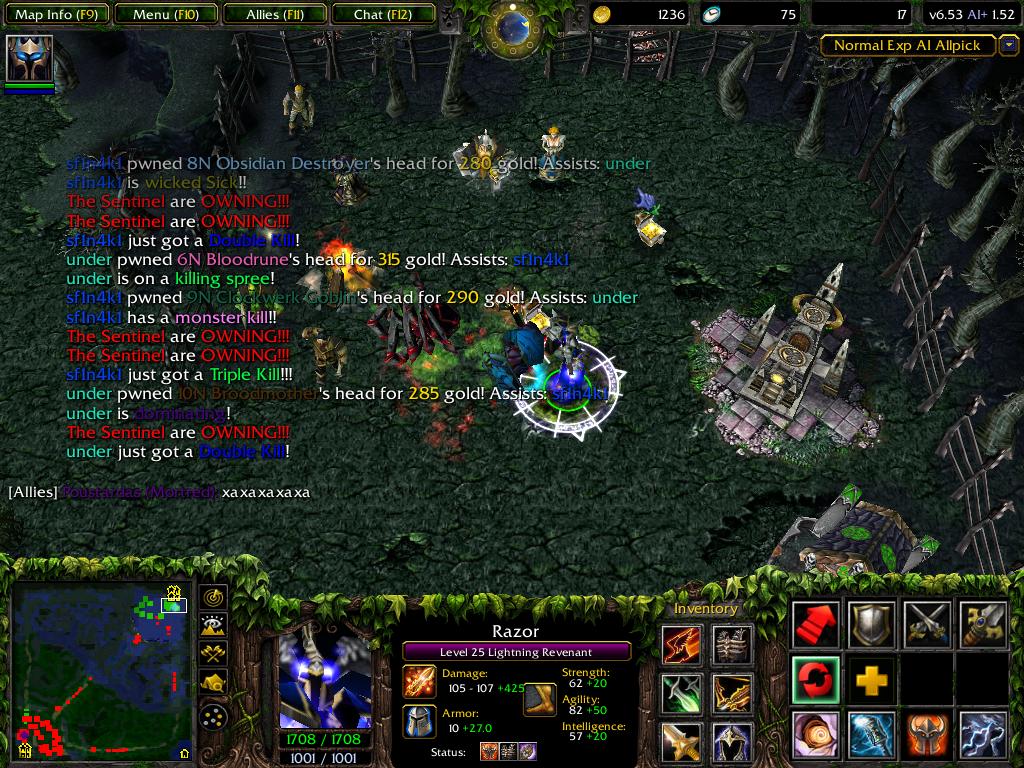Open the Chat (F12) log
Screen dimensions: 1024x768
pyautogui.click(x=382, y=15)
